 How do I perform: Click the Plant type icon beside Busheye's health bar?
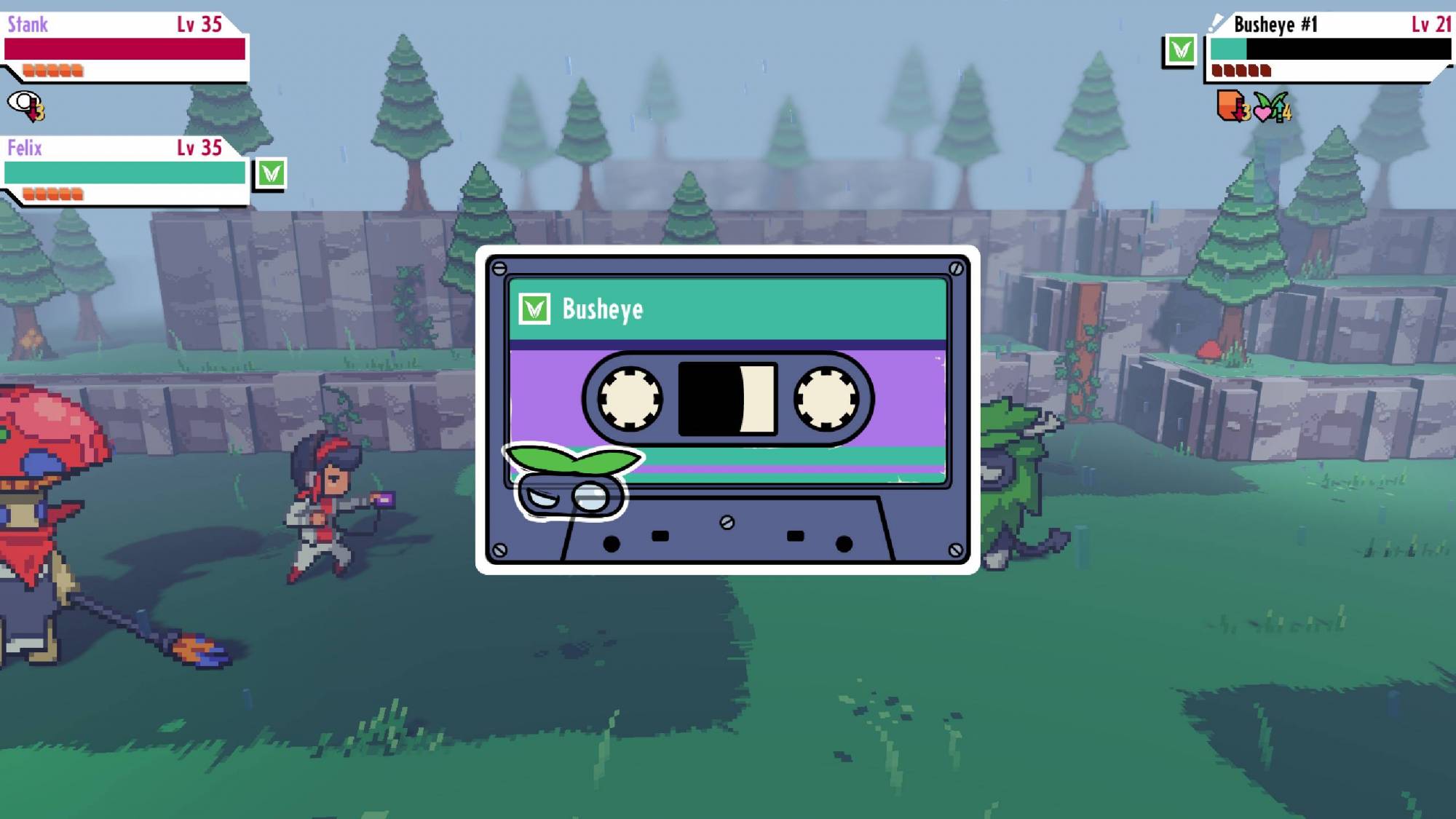[1181, 48]
